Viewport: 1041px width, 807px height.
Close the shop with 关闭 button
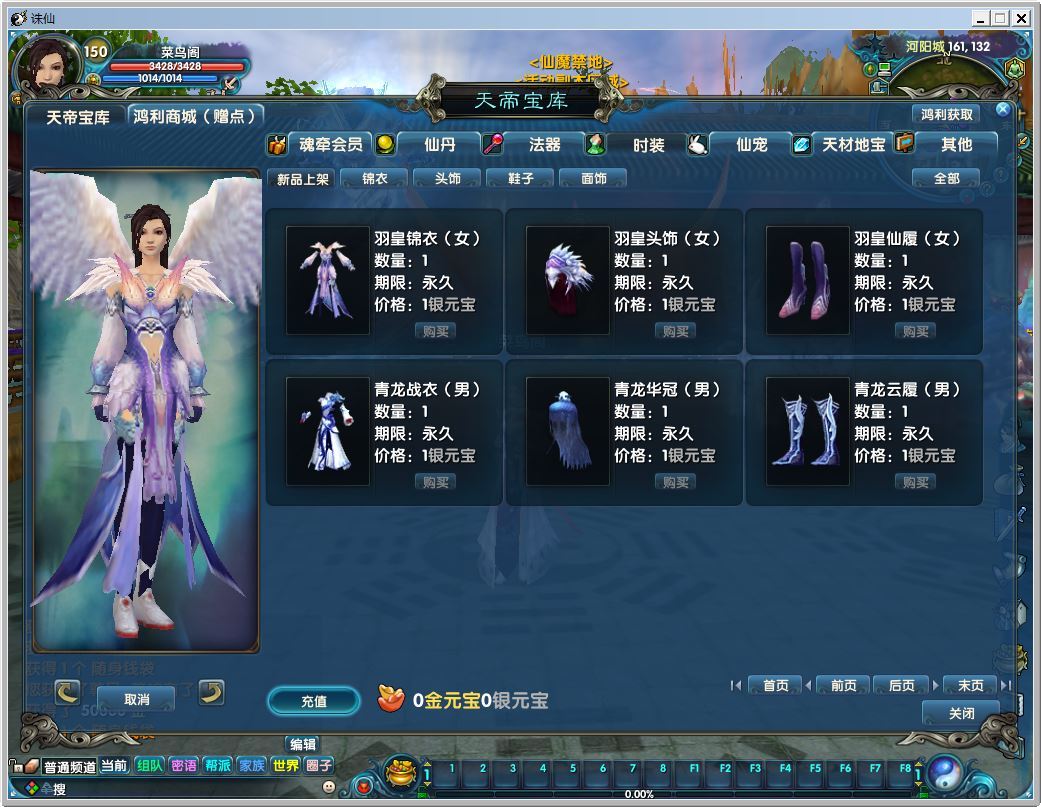click(961, 713)
